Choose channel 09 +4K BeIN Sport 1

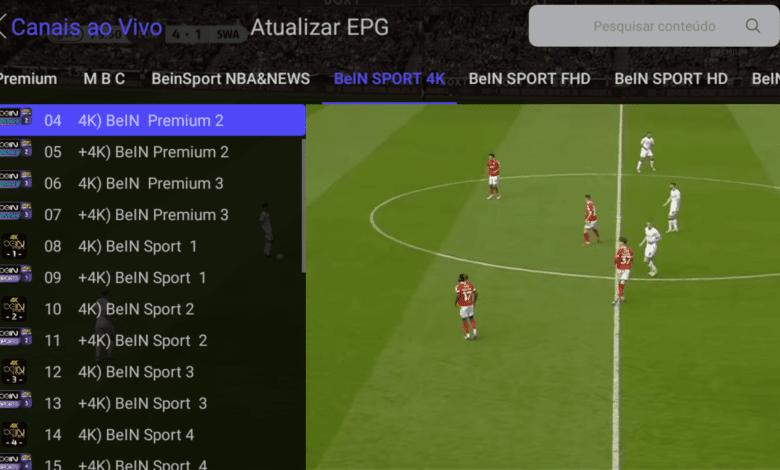(x=152, y=277)
